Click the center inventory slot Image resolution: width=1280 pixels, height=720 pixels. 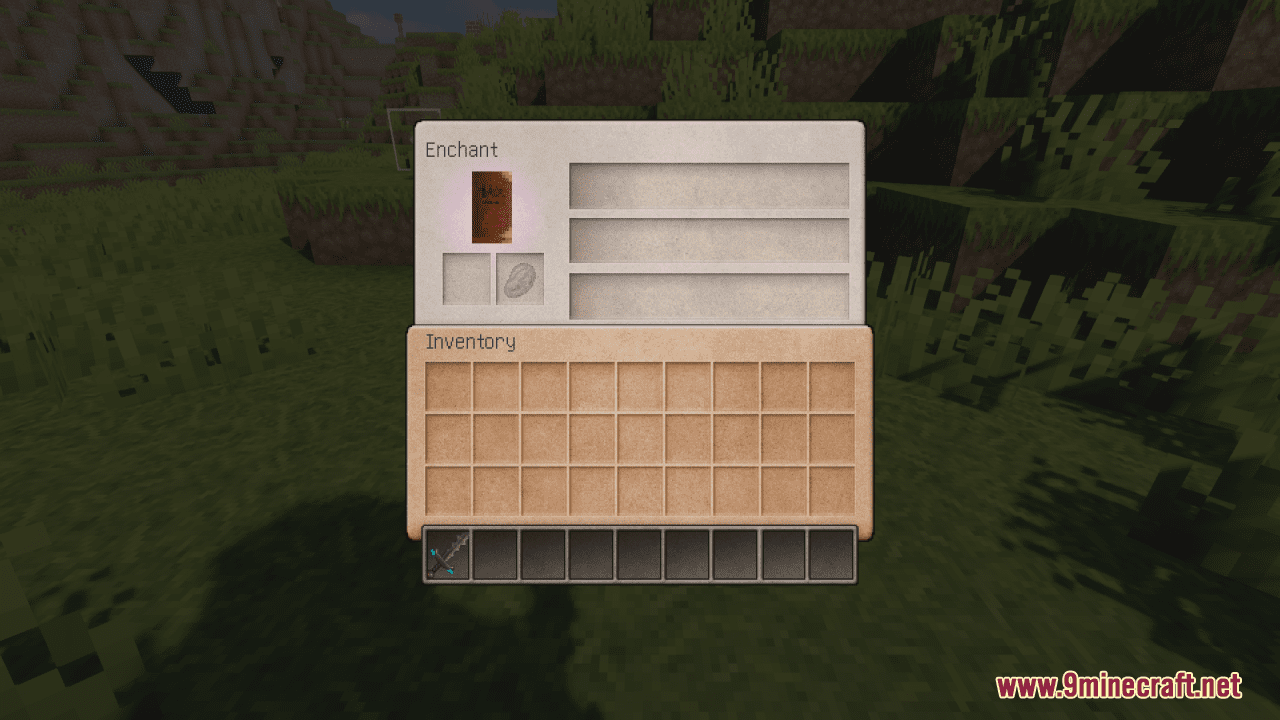tap(639, 439)
